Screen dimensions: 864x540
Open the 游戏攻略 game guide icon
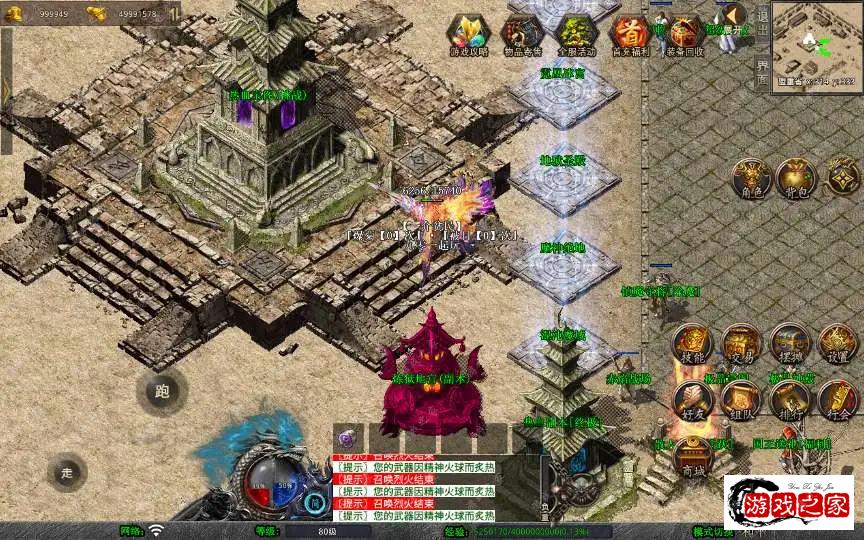click(468, 34)
